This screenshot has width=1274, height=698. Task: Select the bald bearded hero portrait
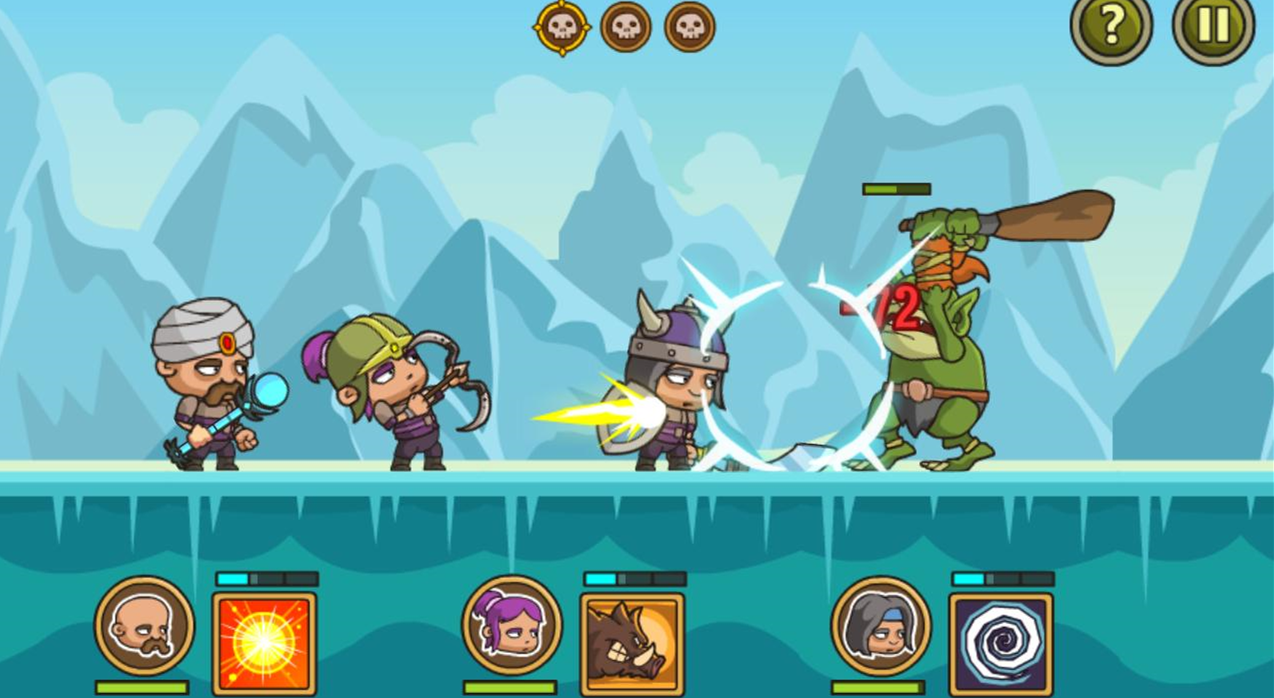click(144, 625)
